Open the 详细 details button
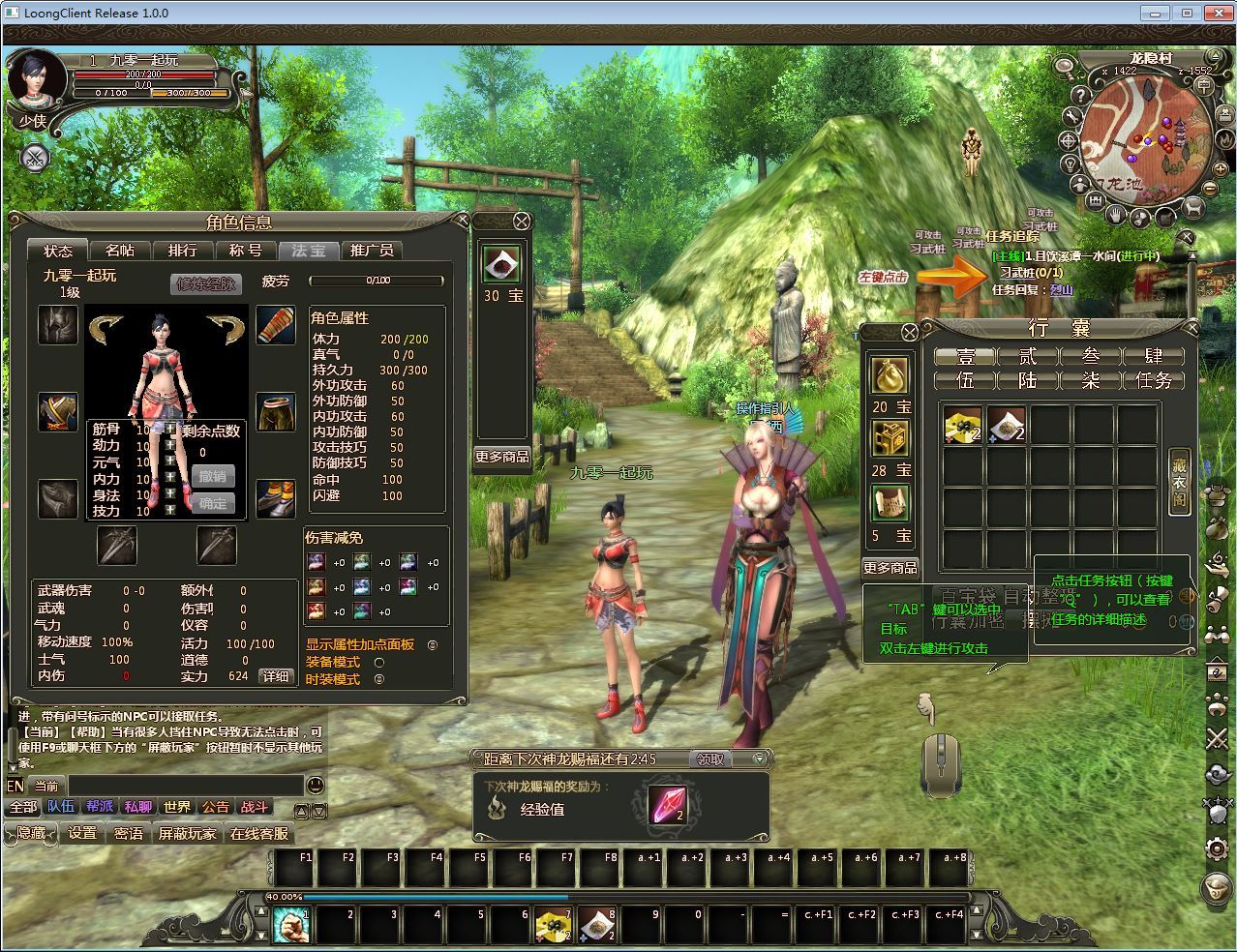The height and width of the screenshot is (952, 1237). pyautogui.click(x=276, y=676)
